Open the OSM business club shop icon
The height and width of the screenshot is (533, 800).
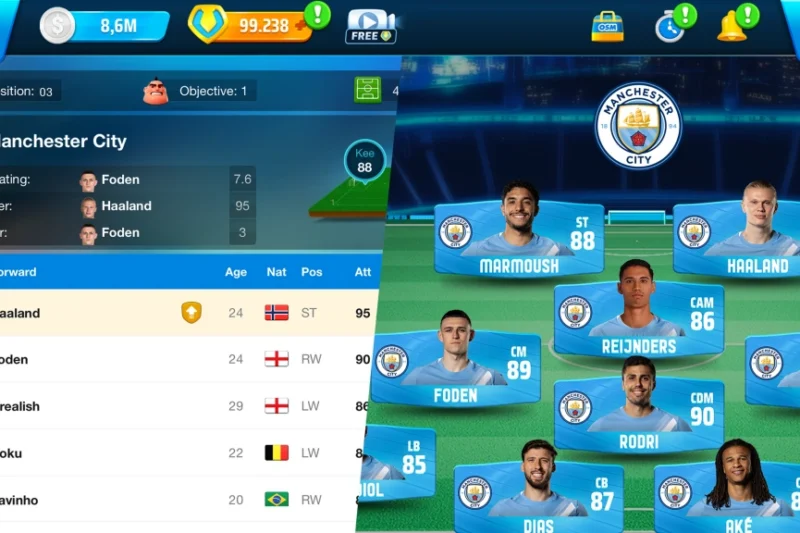click(607, 26)
